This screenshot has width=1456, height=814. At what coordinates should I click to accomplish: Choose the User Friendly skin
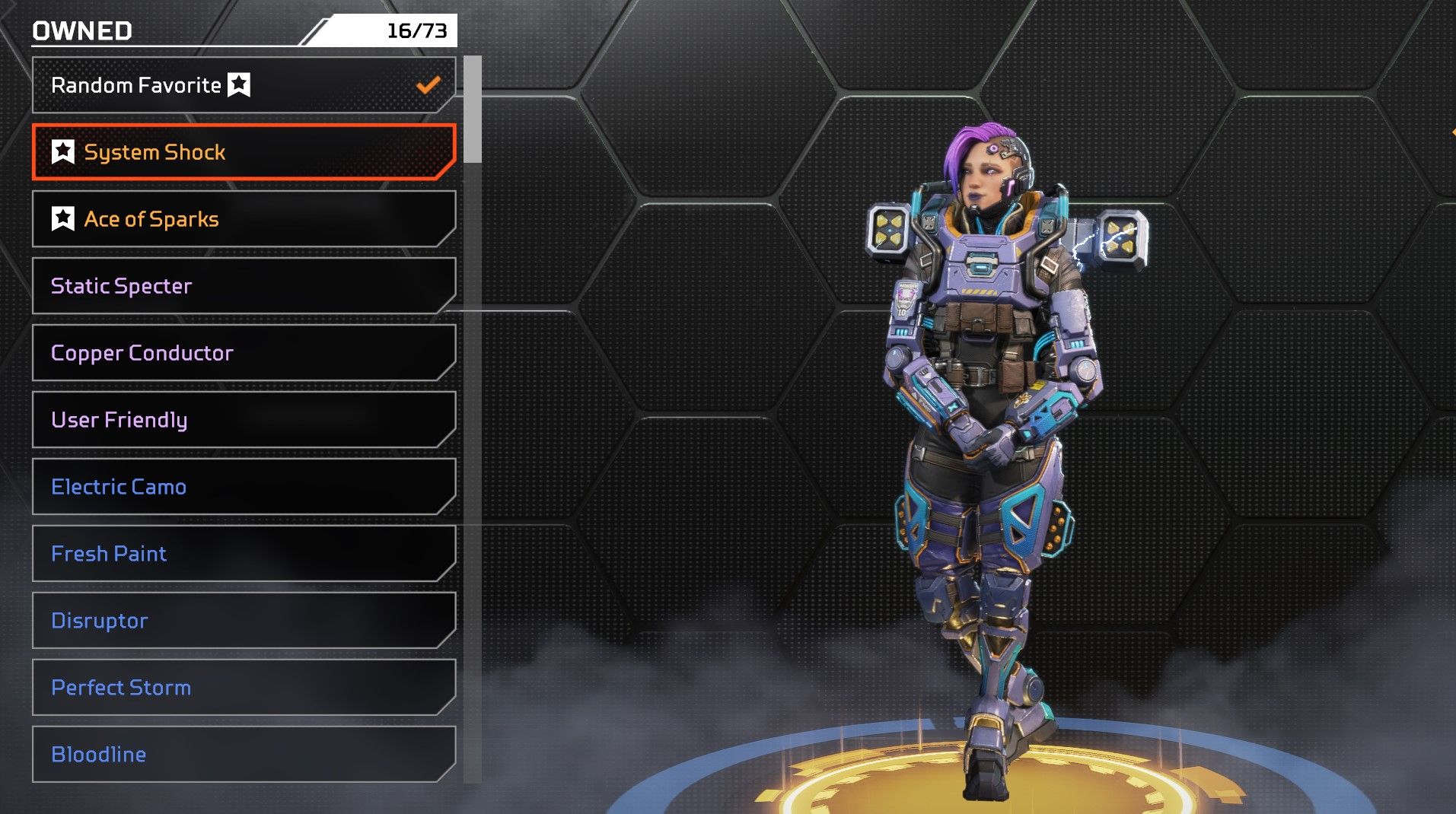click(244, 420)
